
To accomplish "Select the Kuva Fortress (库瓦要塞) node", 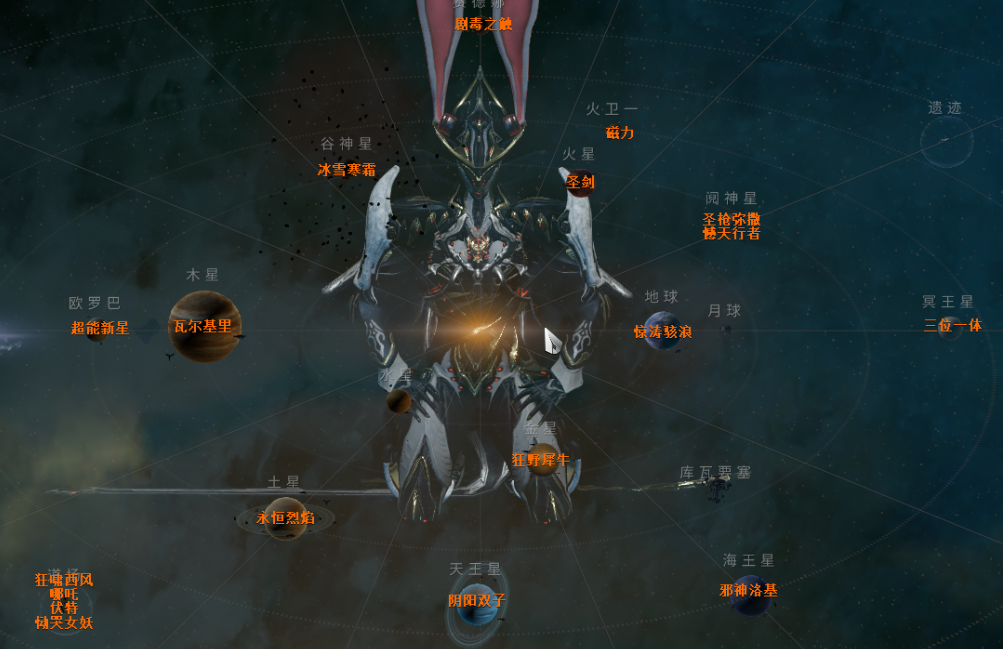I will [x=715, y=488].
